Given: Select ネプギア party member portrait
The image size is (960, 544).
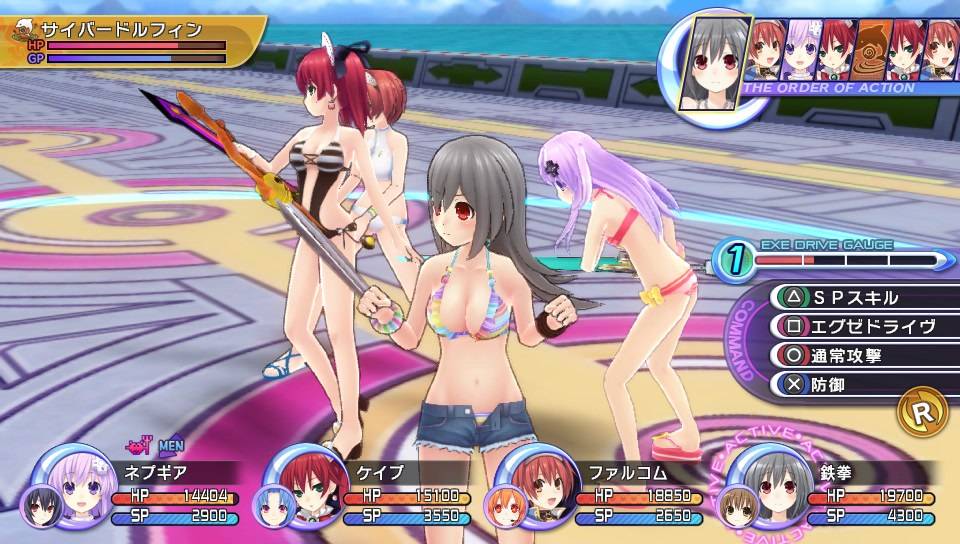Looking at the screenshot, I should click(x=76, y=484).
